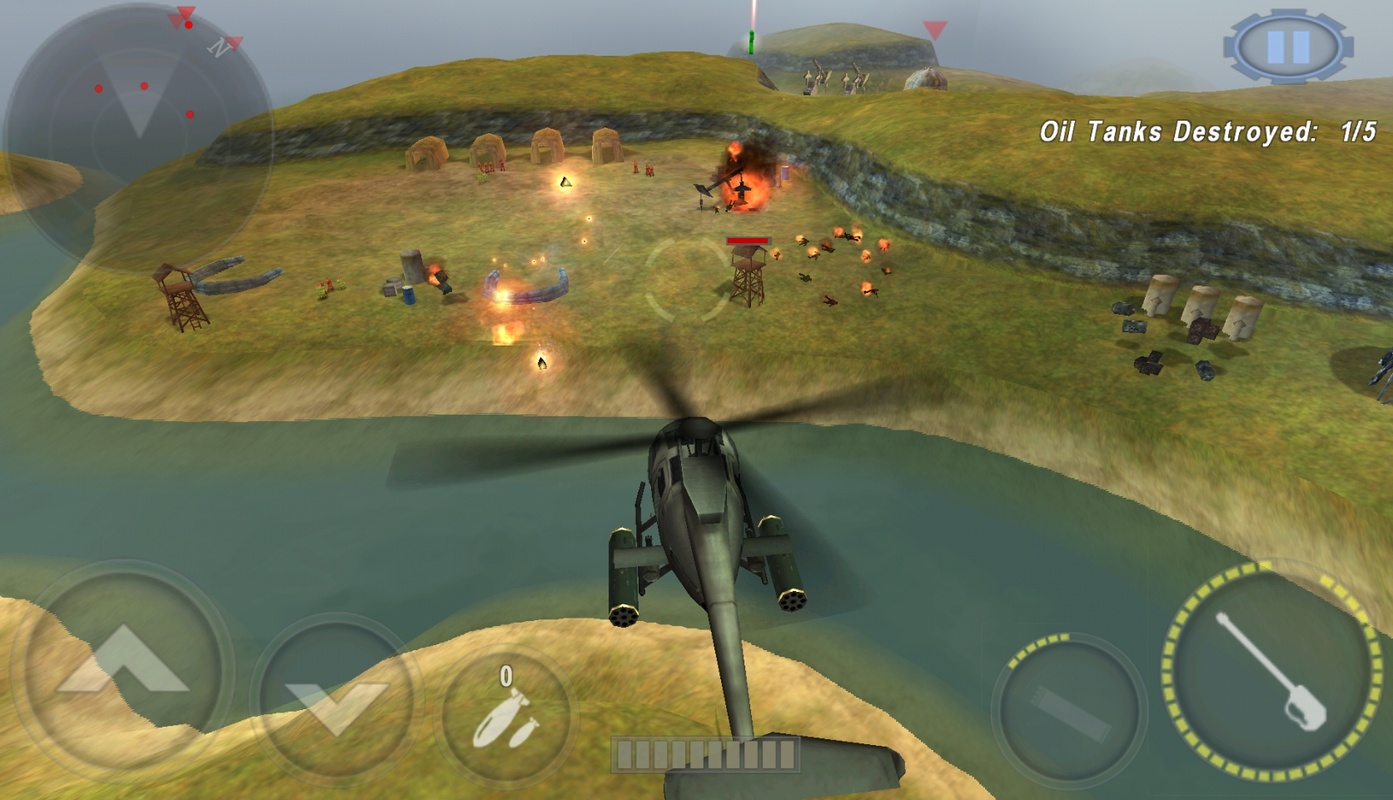Tap the ascend up-arrow control
1393x800 pixels.
tap(122, 665)
